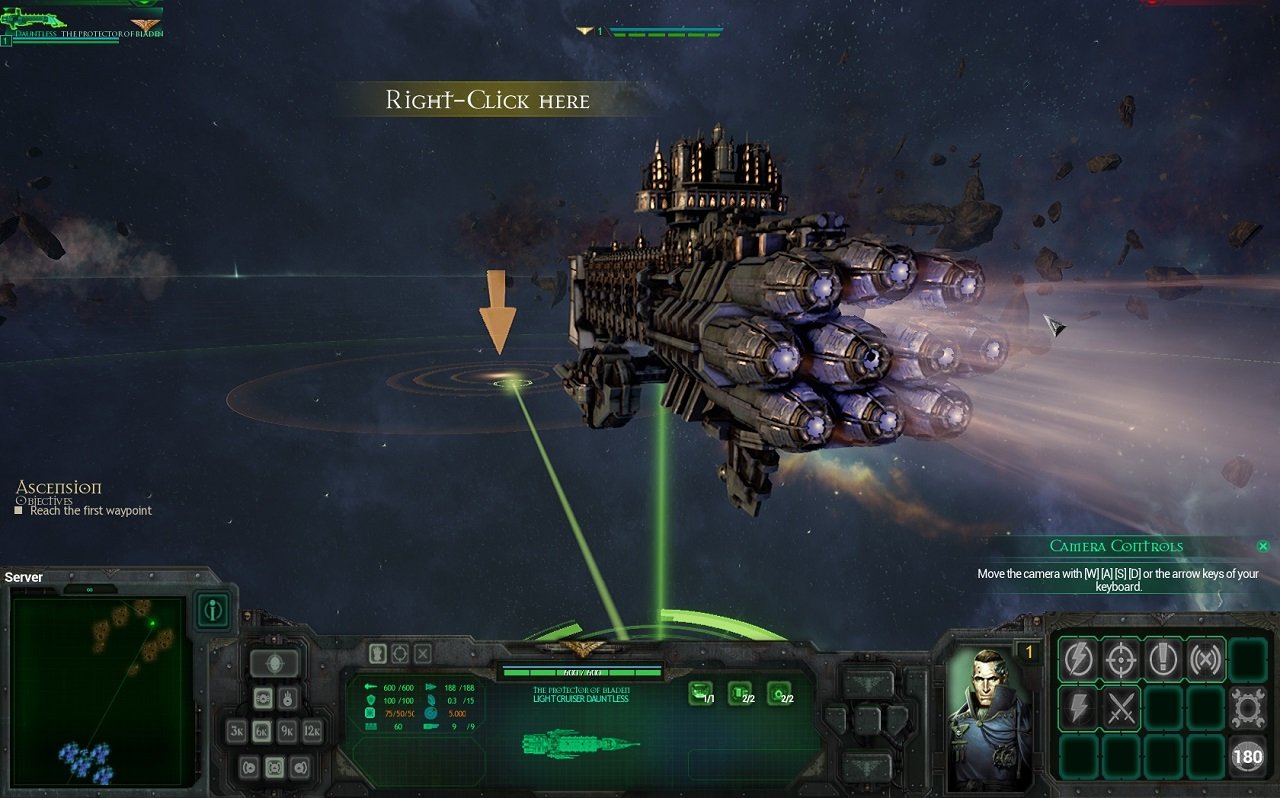This screenshot has width=1280, height=798.
Task: Launch the 1/1 ordnance squadron
Action: pos(700,694)
